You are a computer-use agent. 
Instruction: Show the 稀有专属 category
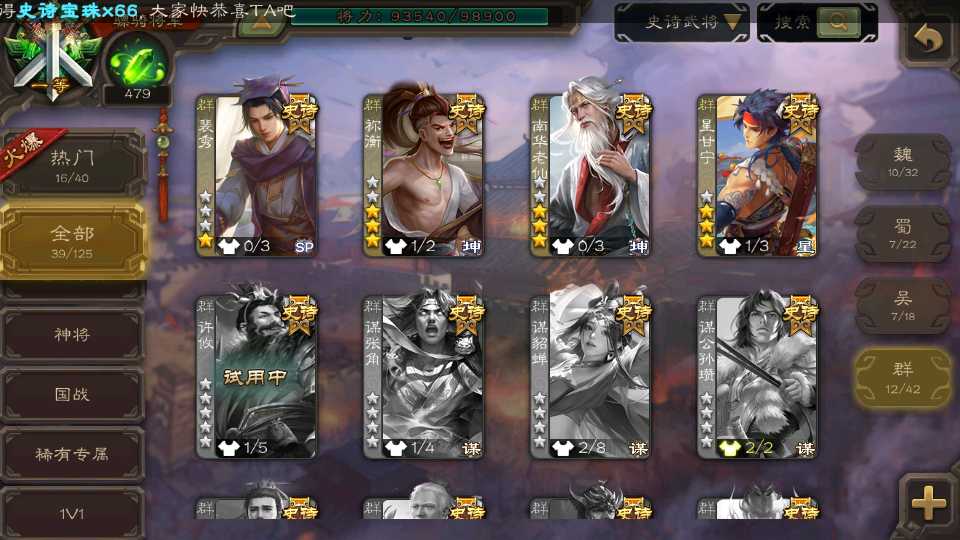(x=72, y=454)
